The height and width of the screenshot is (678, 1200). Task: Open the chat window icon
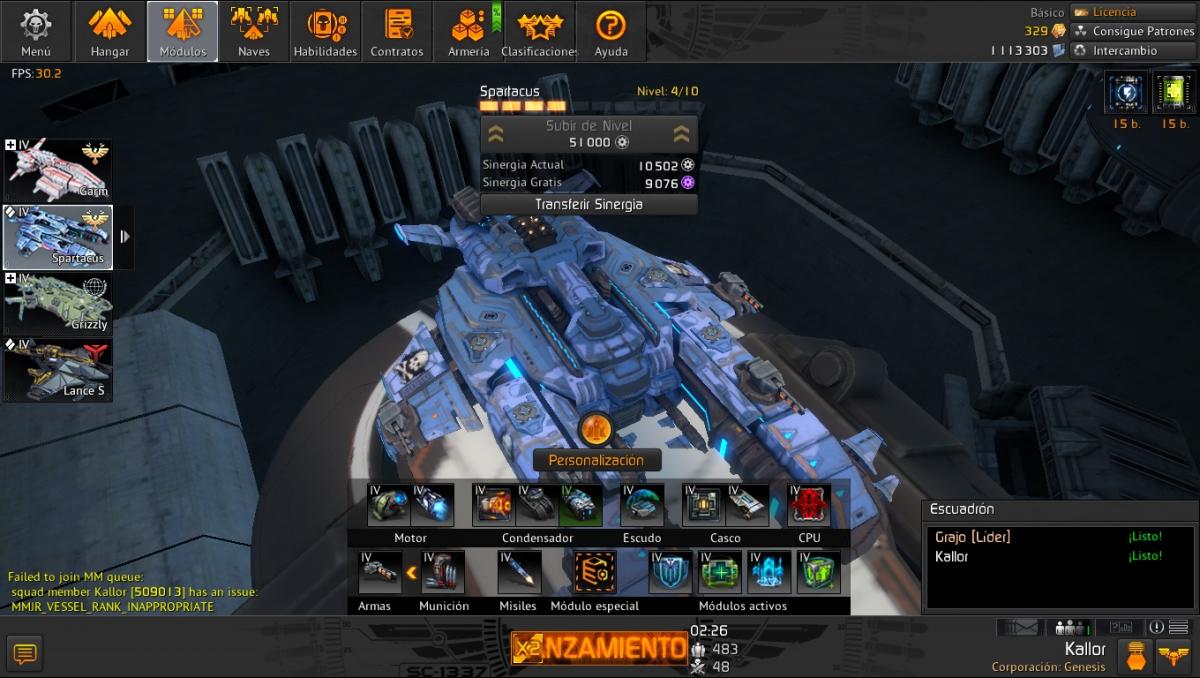click(x=25, y=654)
